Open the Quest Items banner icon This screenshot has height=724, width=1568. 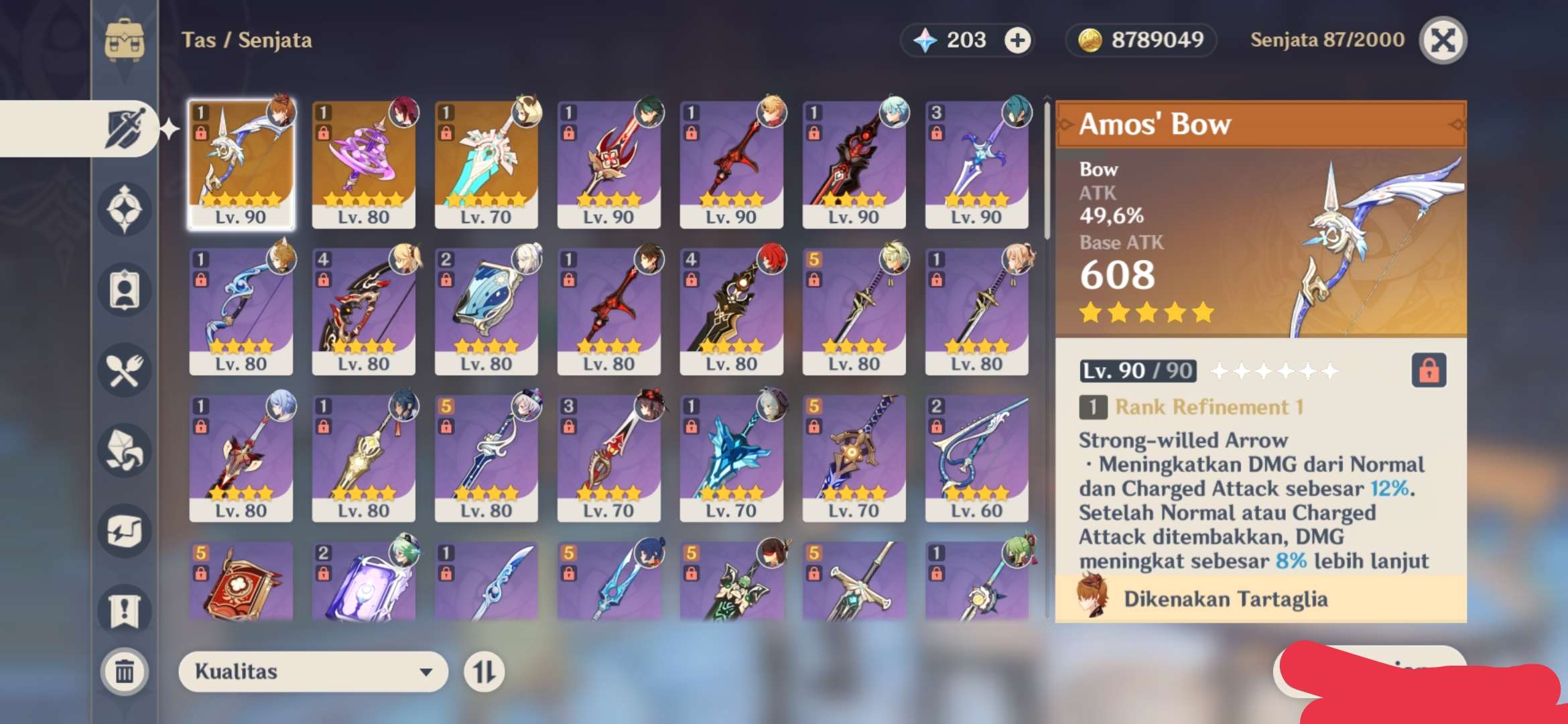pyautogui.click(x=124, y=609)
